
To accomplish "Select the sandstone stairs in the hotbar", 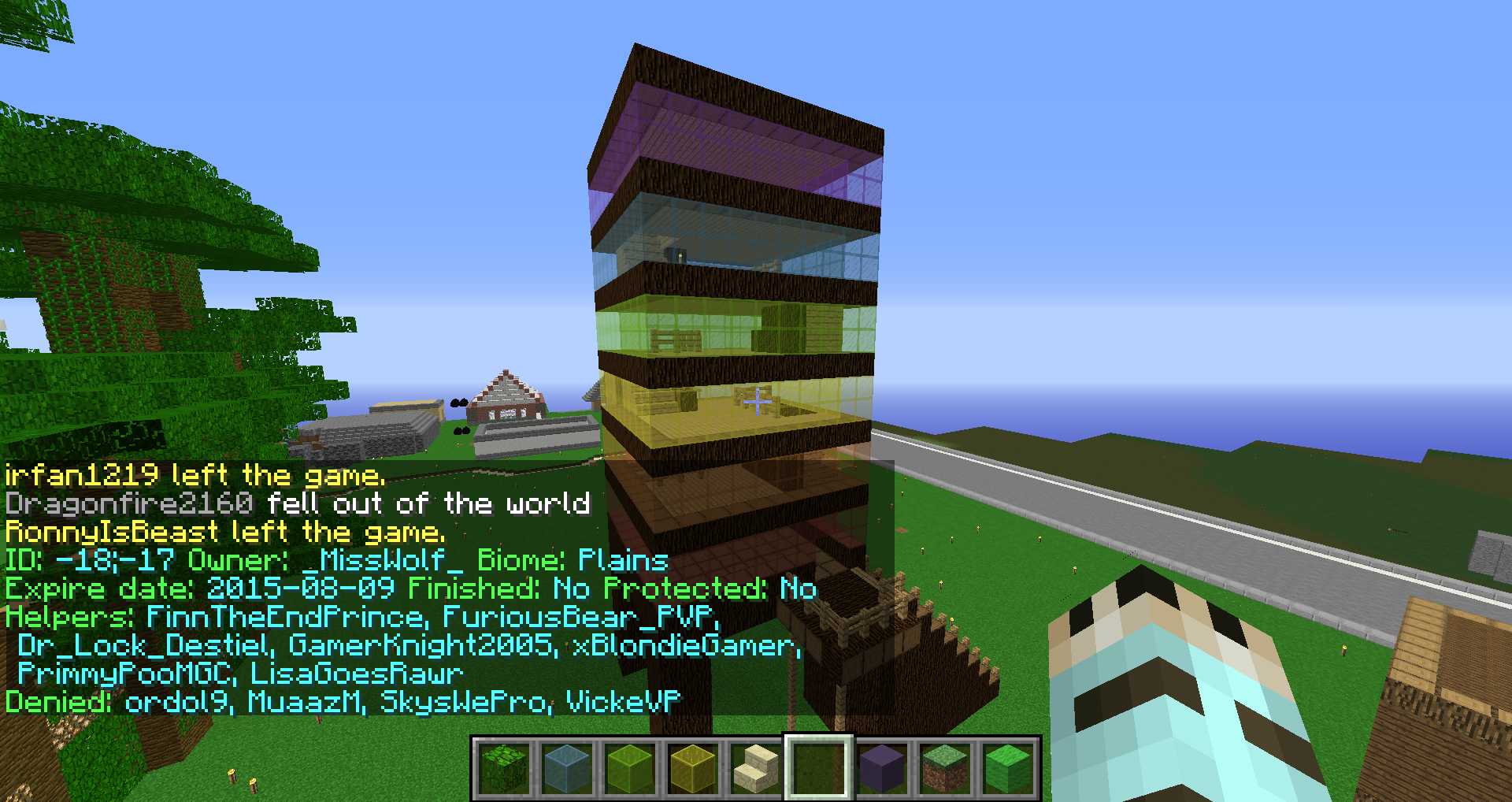I will tap(756, 768).
